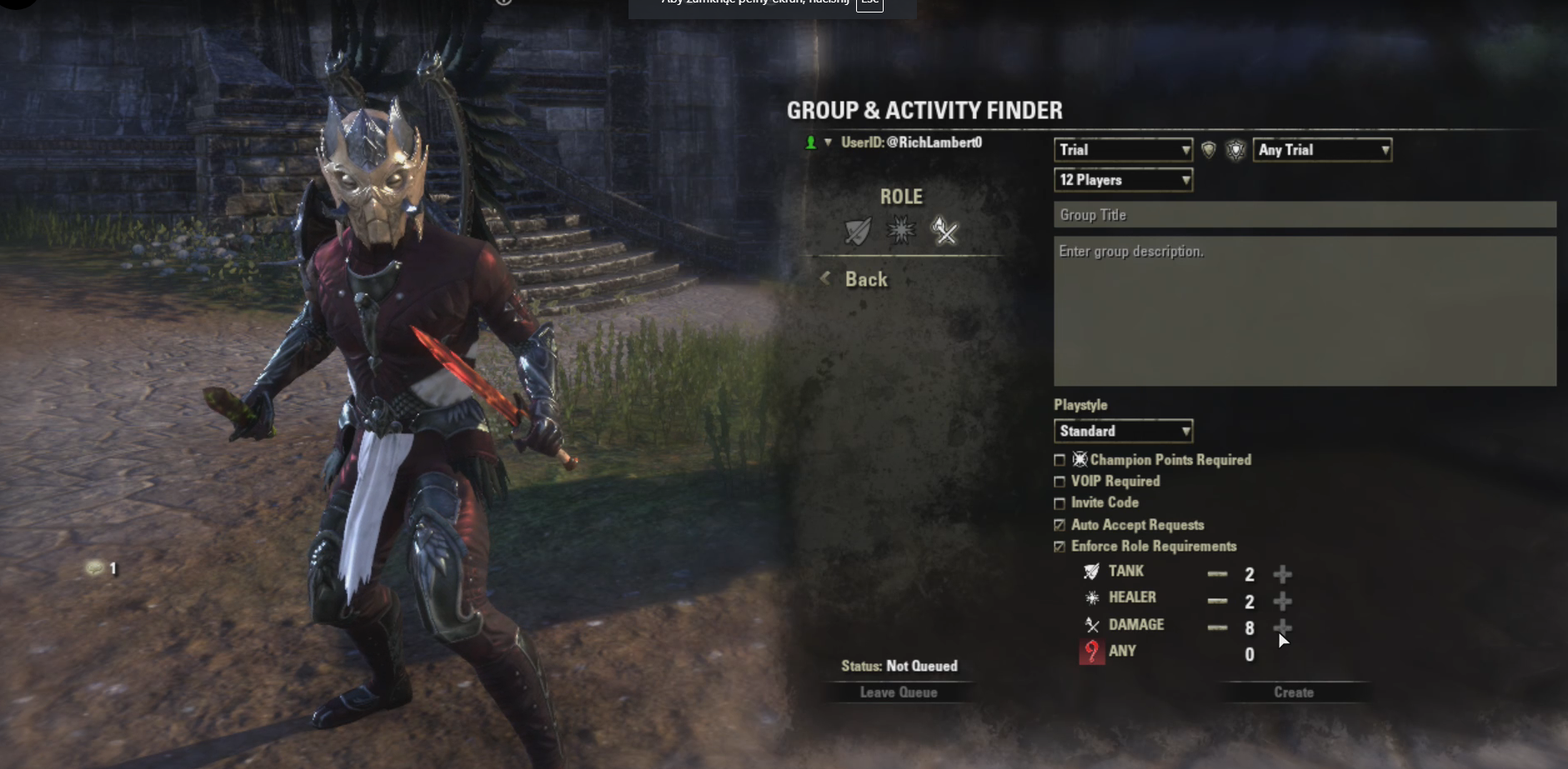Viewport: 1568px width, 769px height.
Task: Click the Group Title input field
Action: coord(1304,215)
